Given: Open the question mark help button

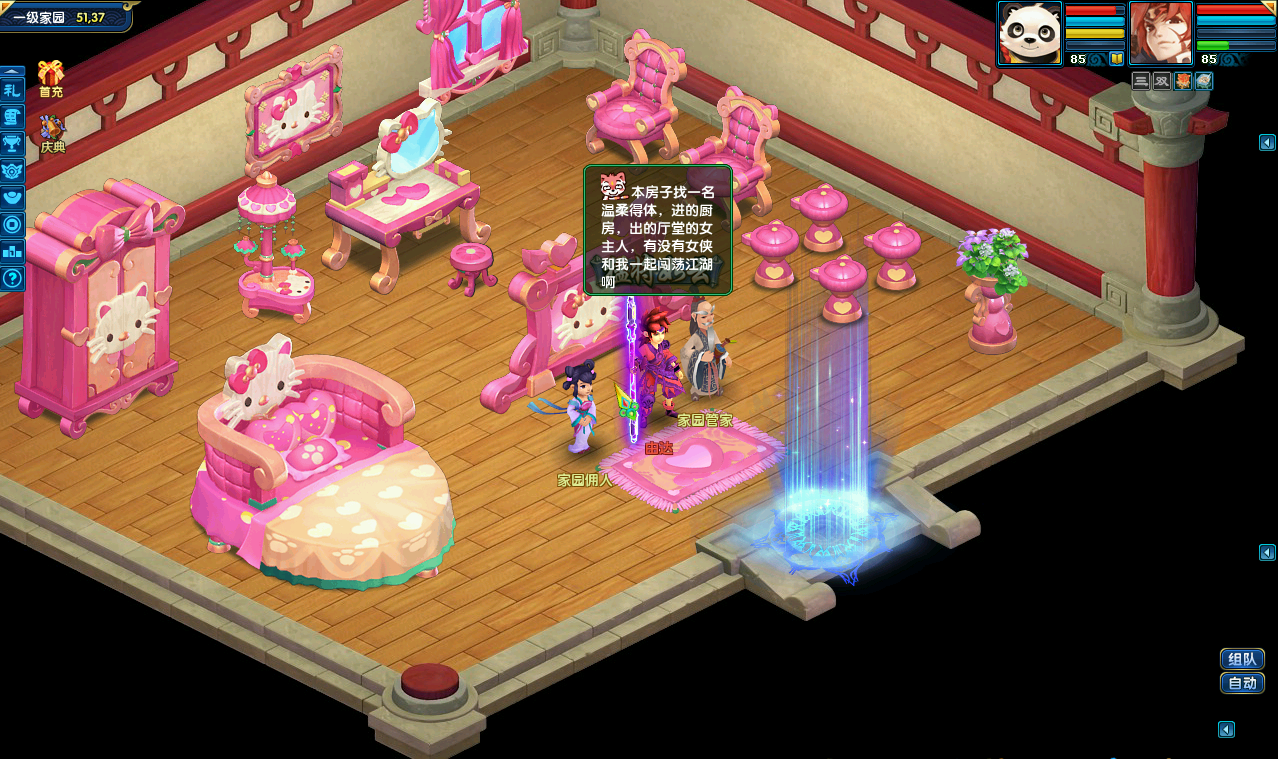Looking at the screenshot, I should pos(12,278).
